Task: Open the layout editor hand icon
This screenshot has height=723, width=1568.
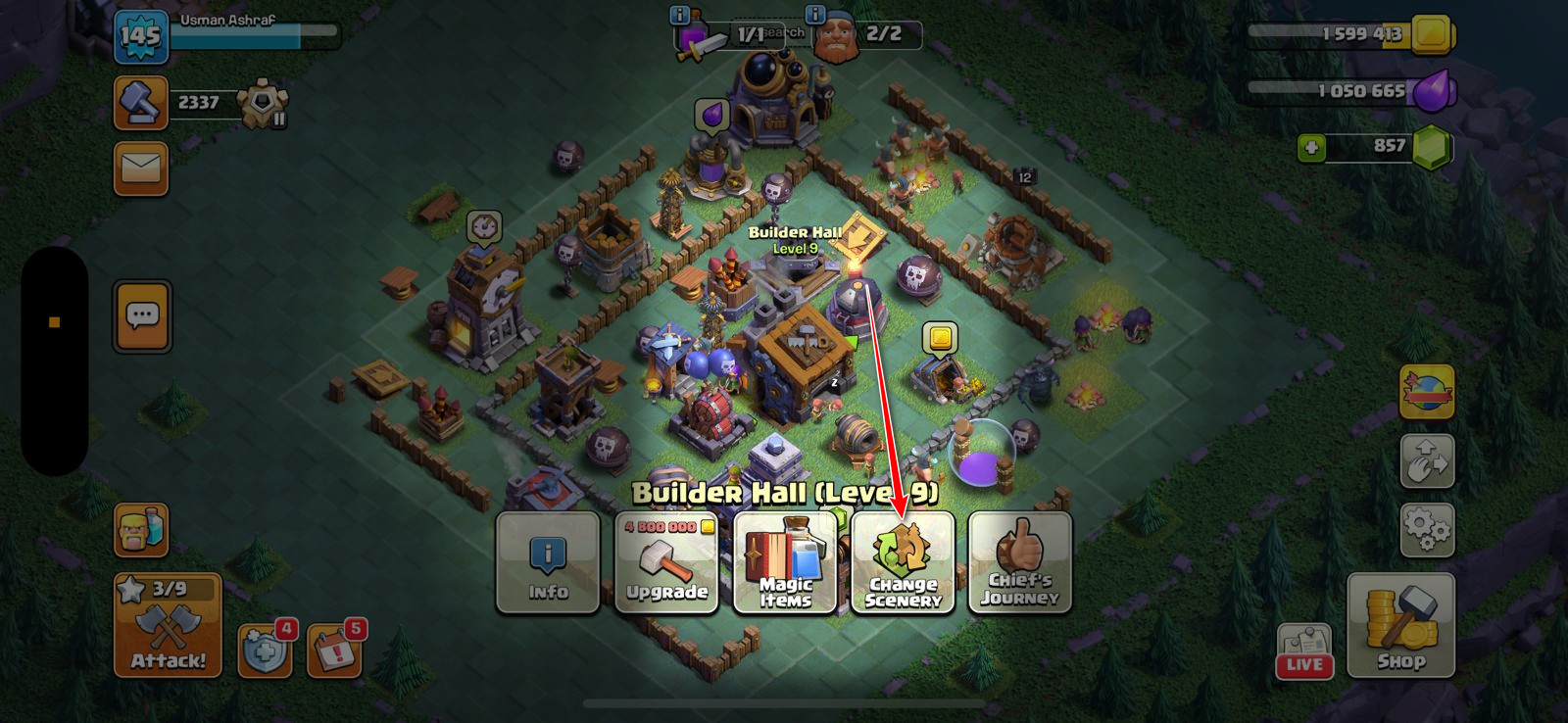Action: (1427, 458)
